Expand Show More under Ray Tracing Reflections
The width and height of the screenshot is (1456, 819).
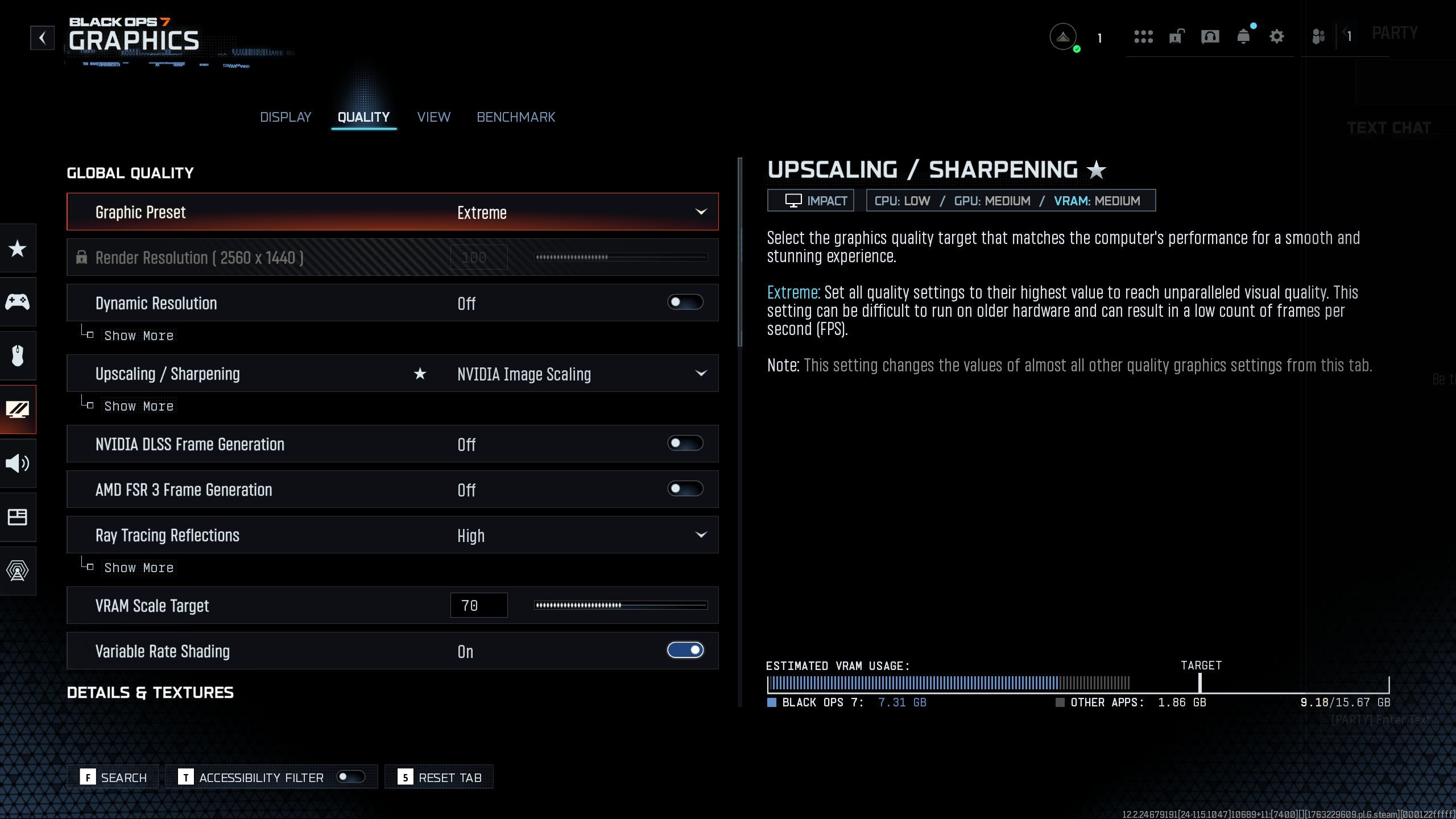click(x=138, y=568)
